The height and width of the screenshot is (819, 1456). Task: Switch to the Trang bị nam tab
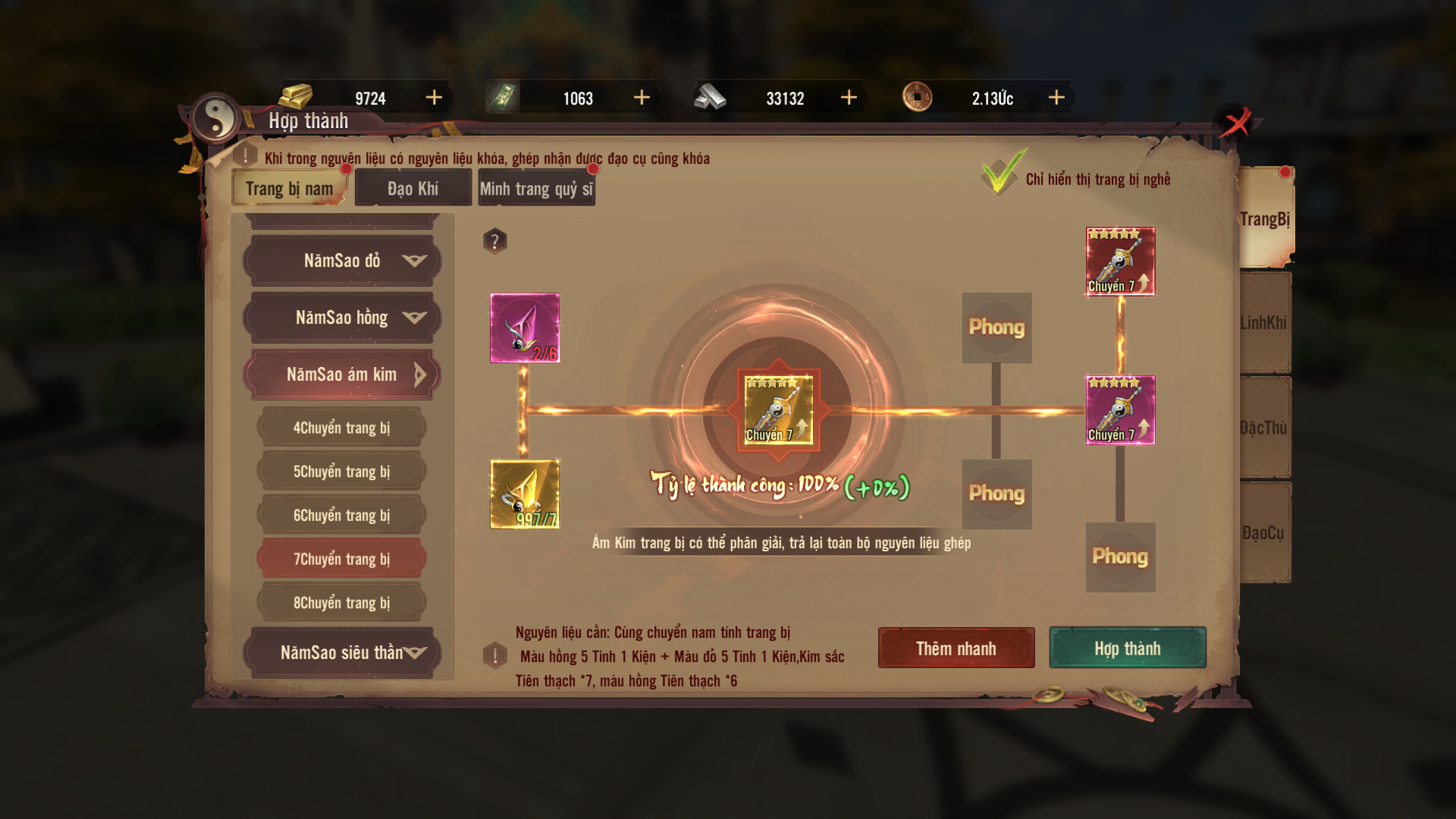289,189
